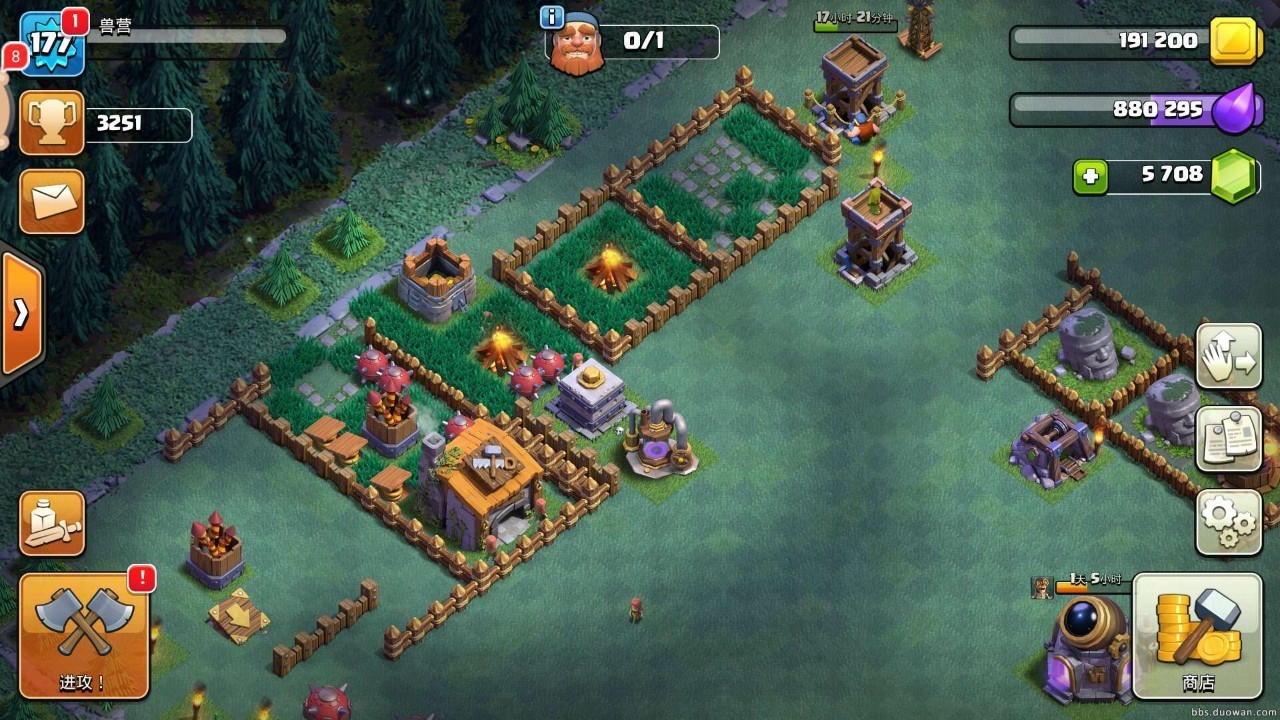1280x720 pixels.
Task: Add gems with the green plus button
Action: pyautogui.click(x=1090, y=177)
